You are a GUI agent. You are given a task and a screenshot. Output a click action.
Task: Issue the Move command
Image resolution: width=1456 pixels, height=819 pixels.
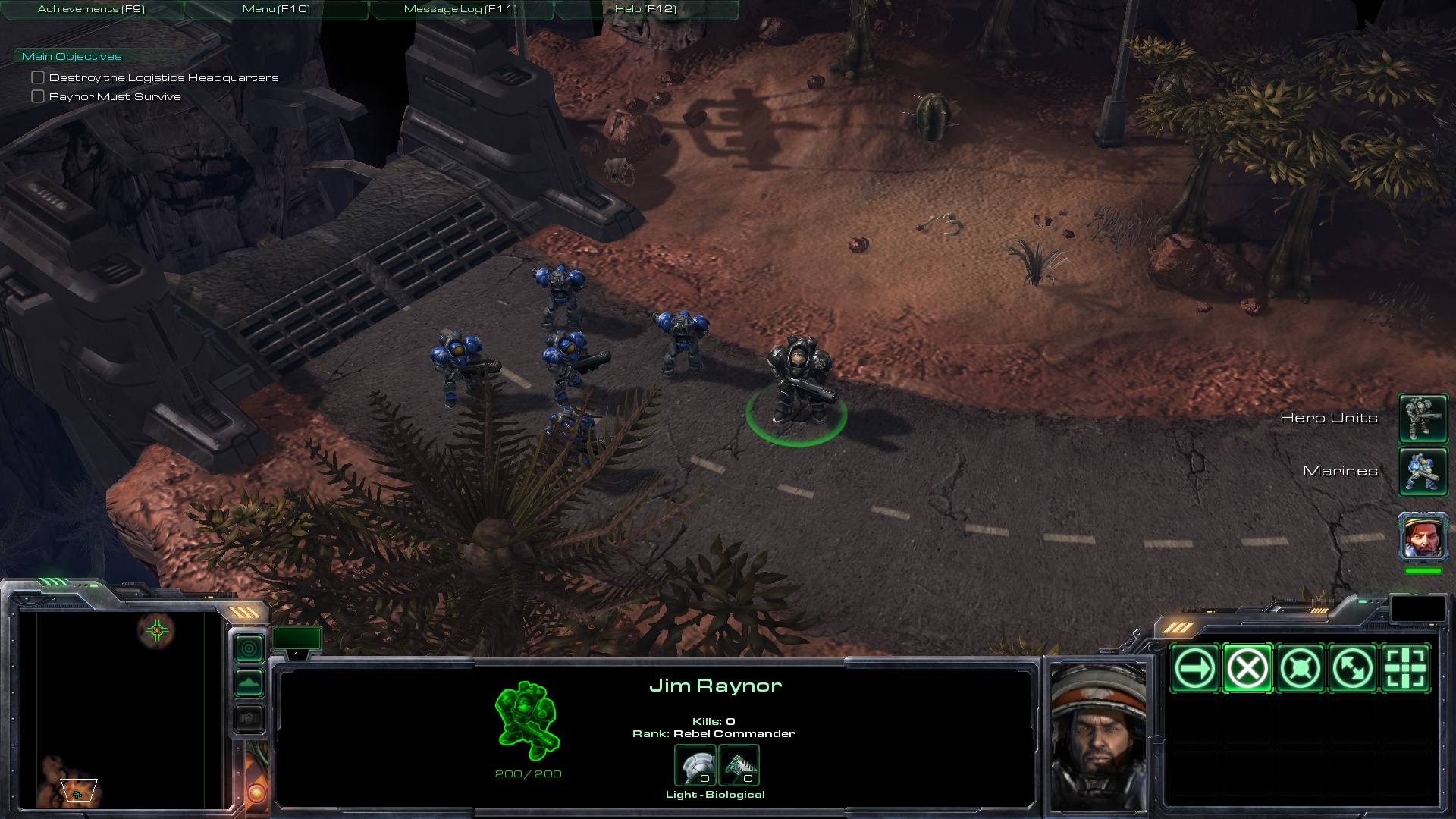coord(1194,669)
